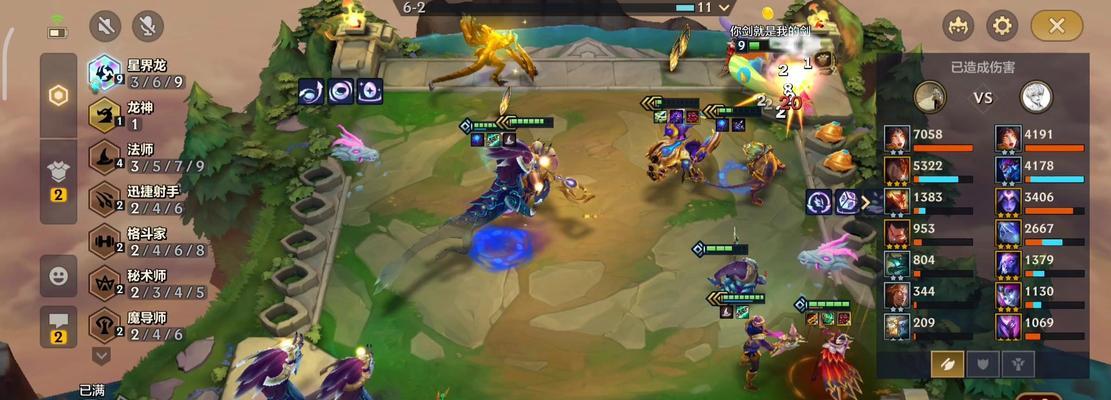Toggle the muted microphone button
This screenshot has width=1111, height=400.
pos(148,26)
